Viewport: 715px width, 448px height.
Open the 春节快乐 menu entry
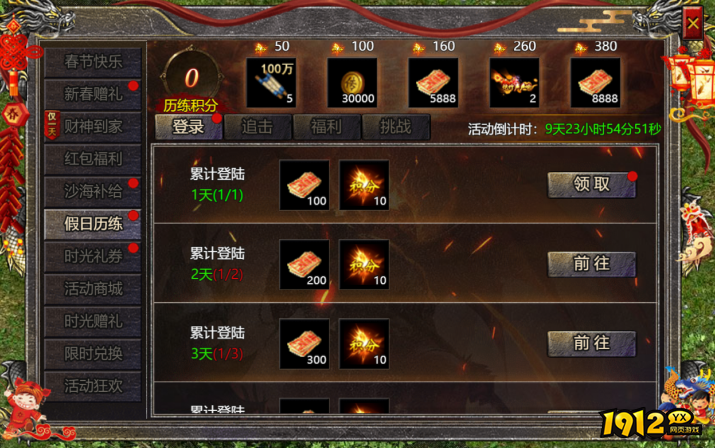pos(93,61)
